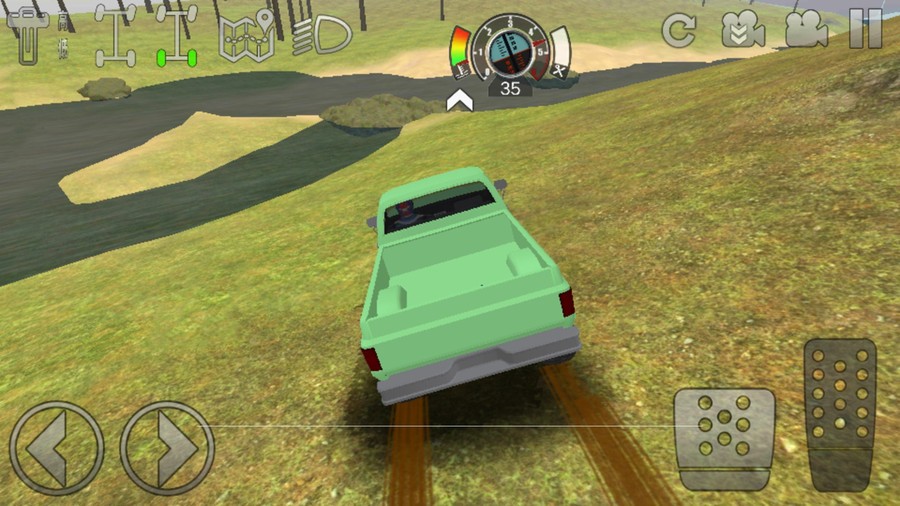Reset the vehicle with the circular arrow

pos(679,31)
